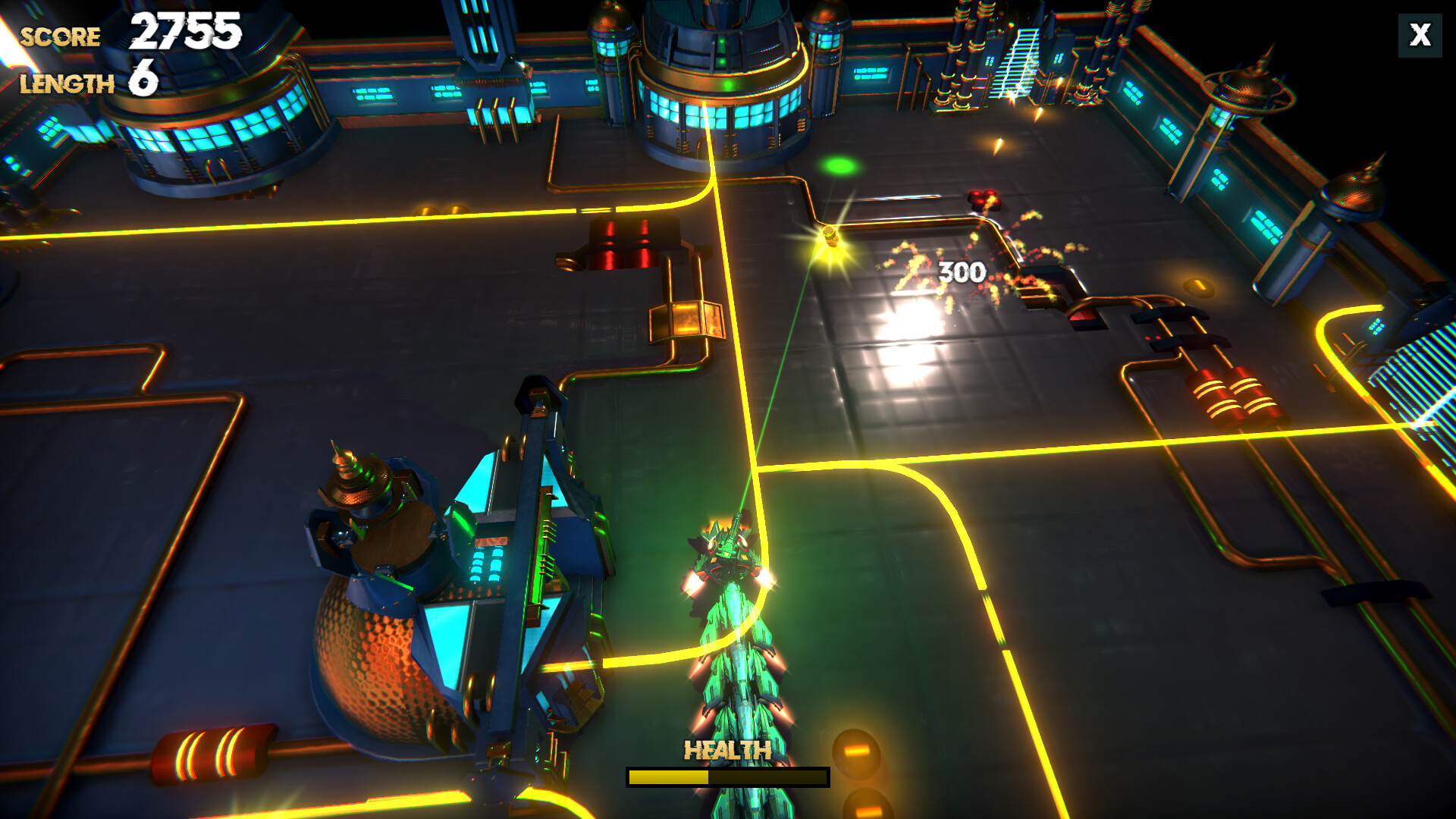Click the 300 floating score text
The image size is (1456, 819).
(x=960, y=270)
